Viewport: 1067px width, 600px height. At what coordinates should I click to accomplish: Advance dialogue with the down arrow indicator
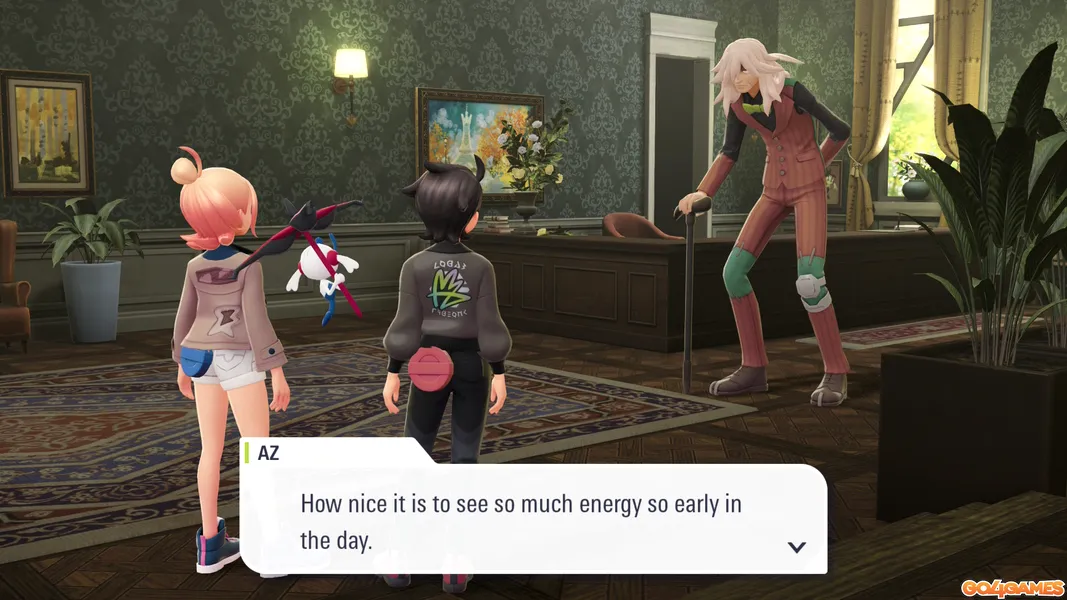(x=797, y=546)
